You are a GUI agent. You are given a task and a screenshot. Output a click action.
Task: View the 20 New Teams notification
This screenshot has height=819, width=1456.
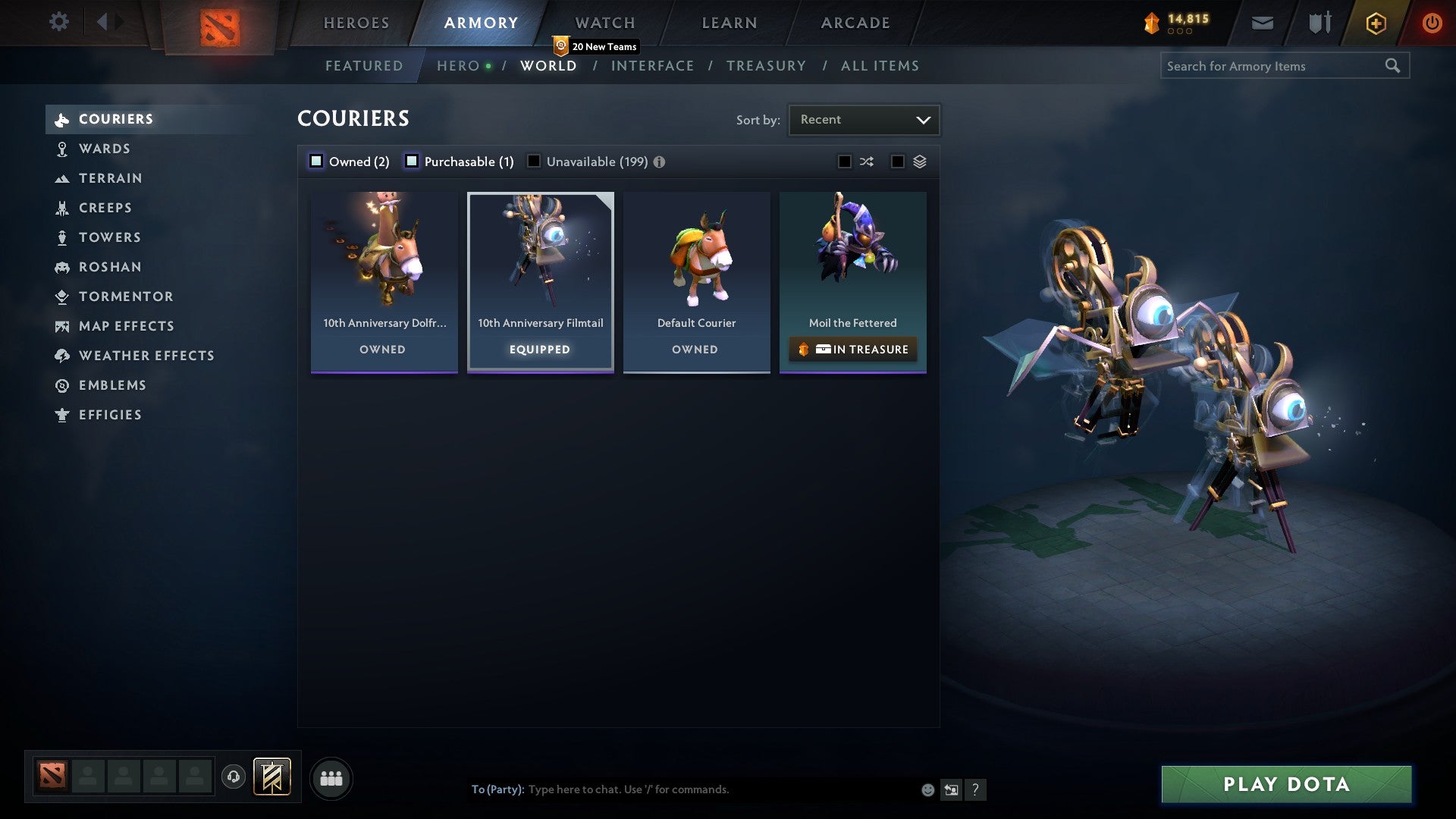[x=596, y=46]
